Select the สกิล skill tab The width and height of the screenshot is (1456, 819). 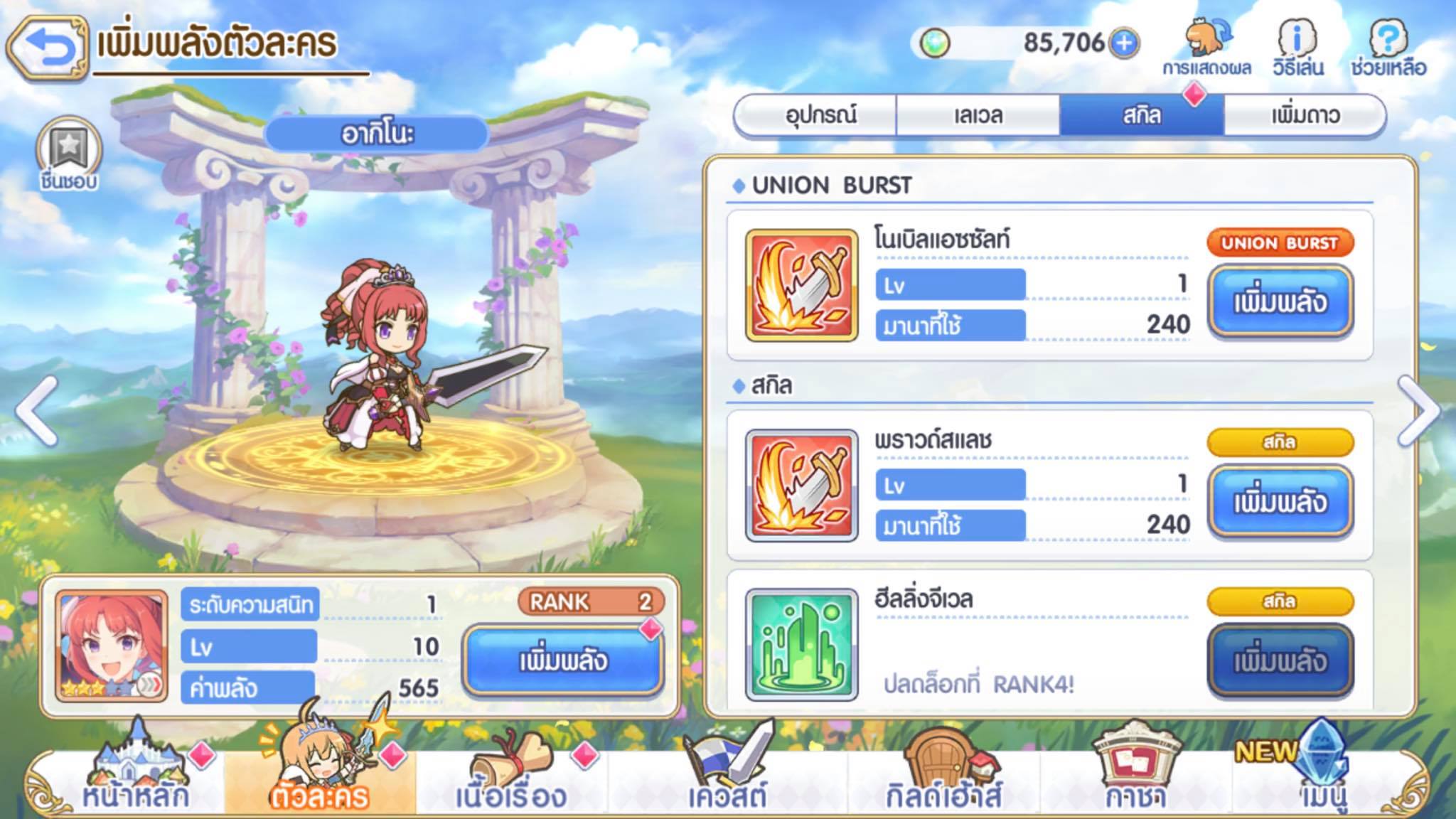coord(1141,115)
